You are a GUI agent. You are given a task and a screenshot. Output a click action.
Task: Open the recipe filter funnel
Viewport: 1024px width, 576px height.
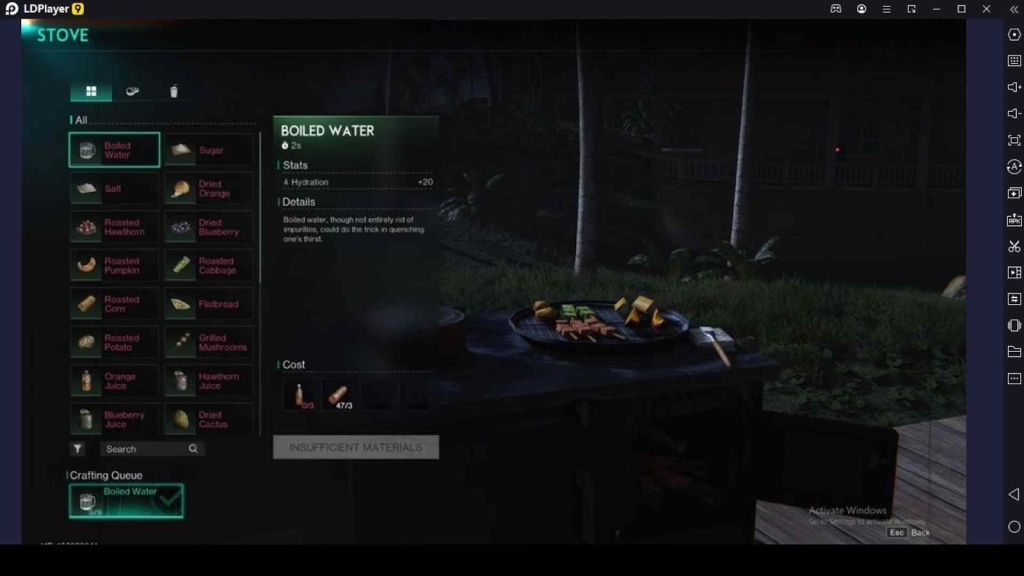[78, 449]
